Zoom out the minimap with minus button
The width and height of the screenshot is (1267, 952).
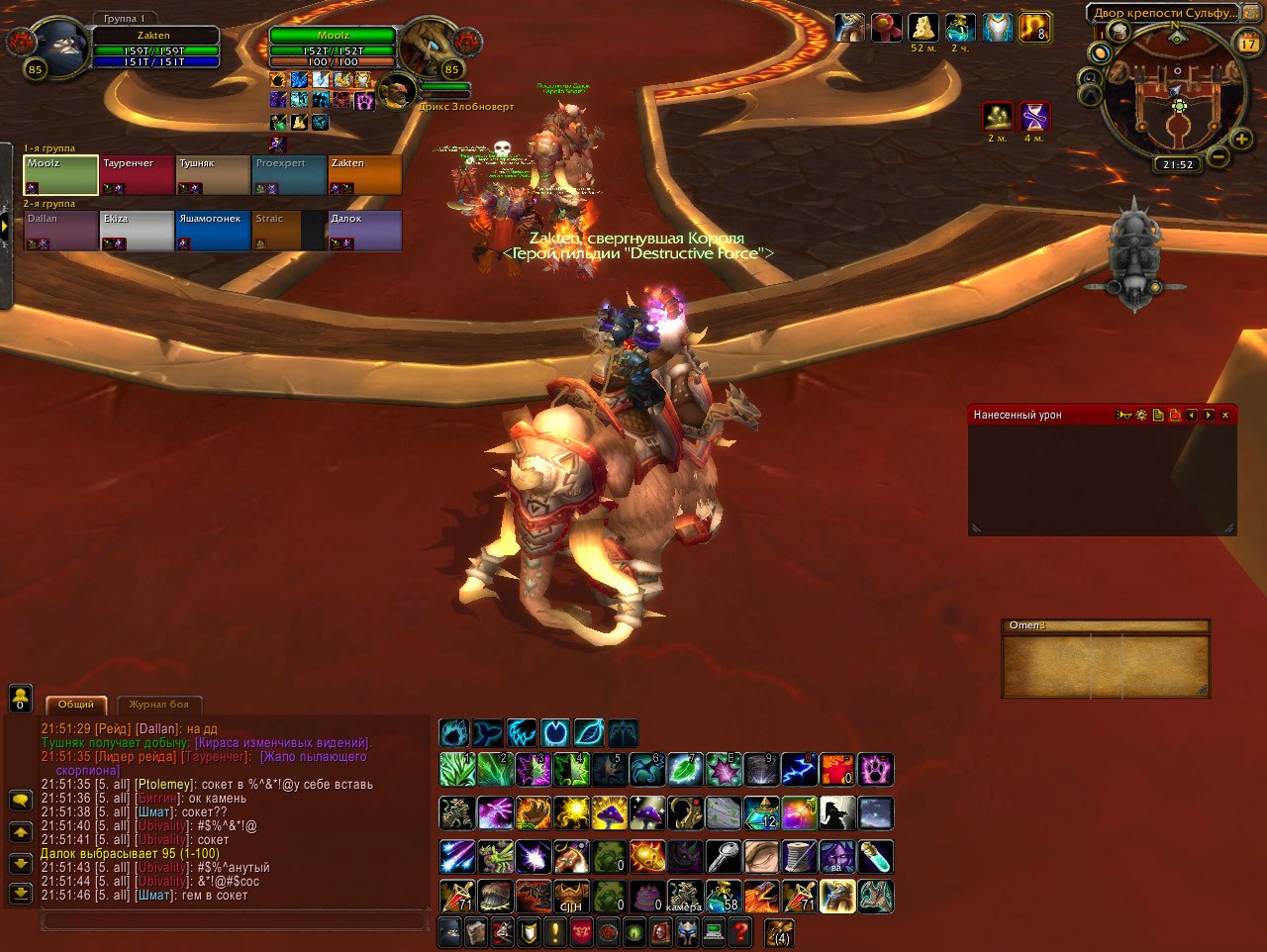pyautogui.click(x=1218, y=156)
